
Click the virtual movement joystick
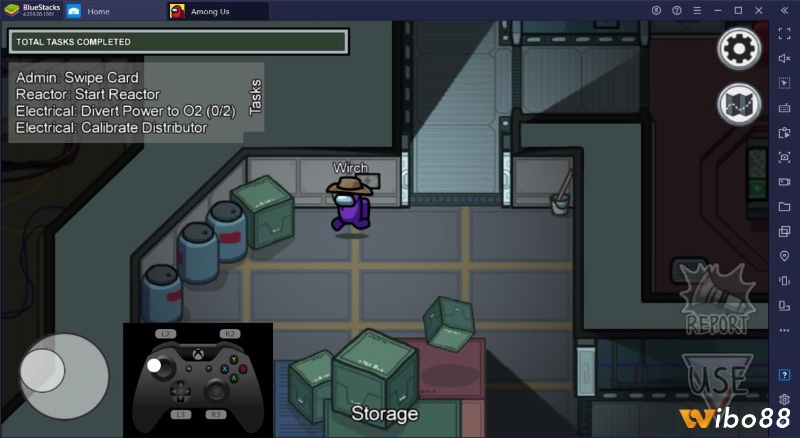[64, 377]
